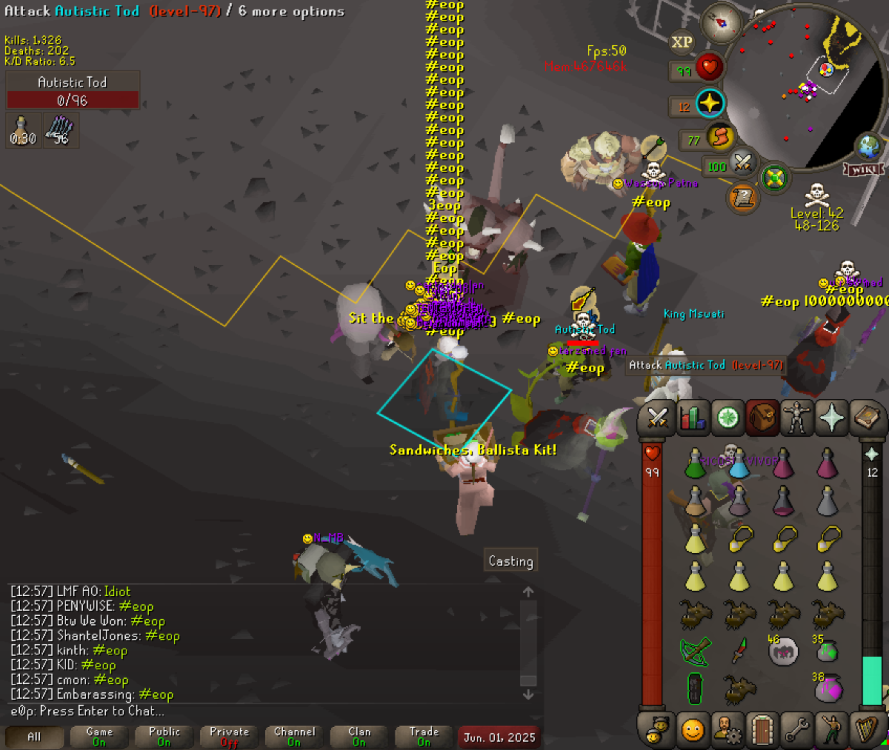Open the Quest List tab

727,418
